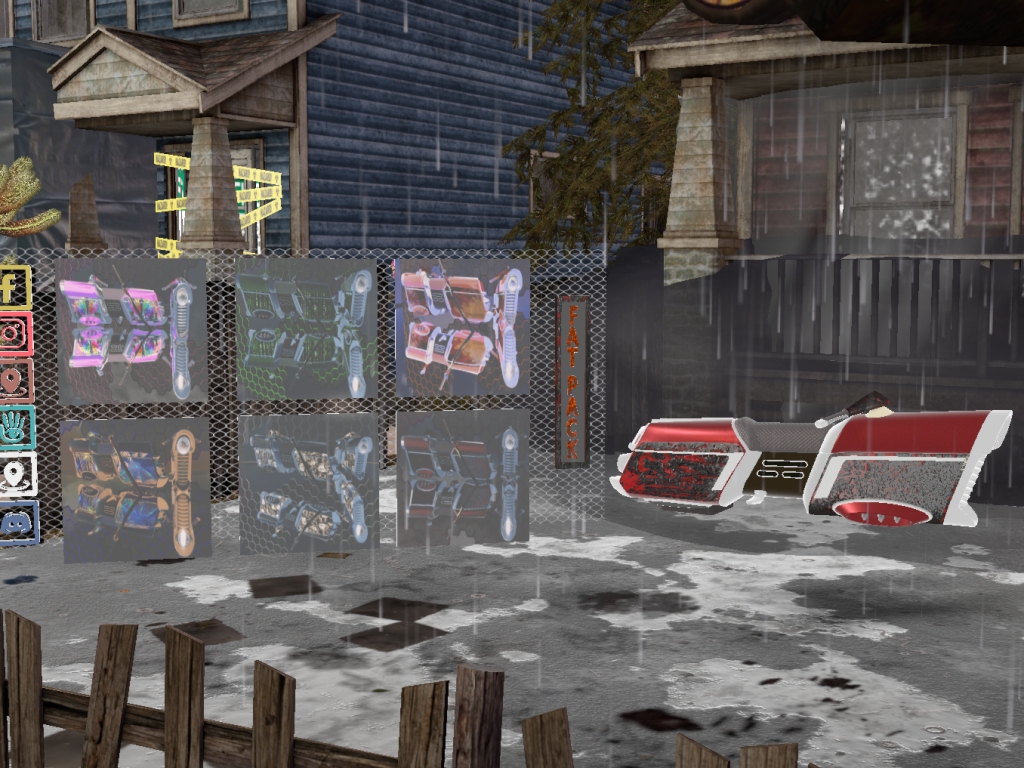Click the Fat Pack sign
The width and height of the screenshot is (1024, 768).
[x=572, y=382]
